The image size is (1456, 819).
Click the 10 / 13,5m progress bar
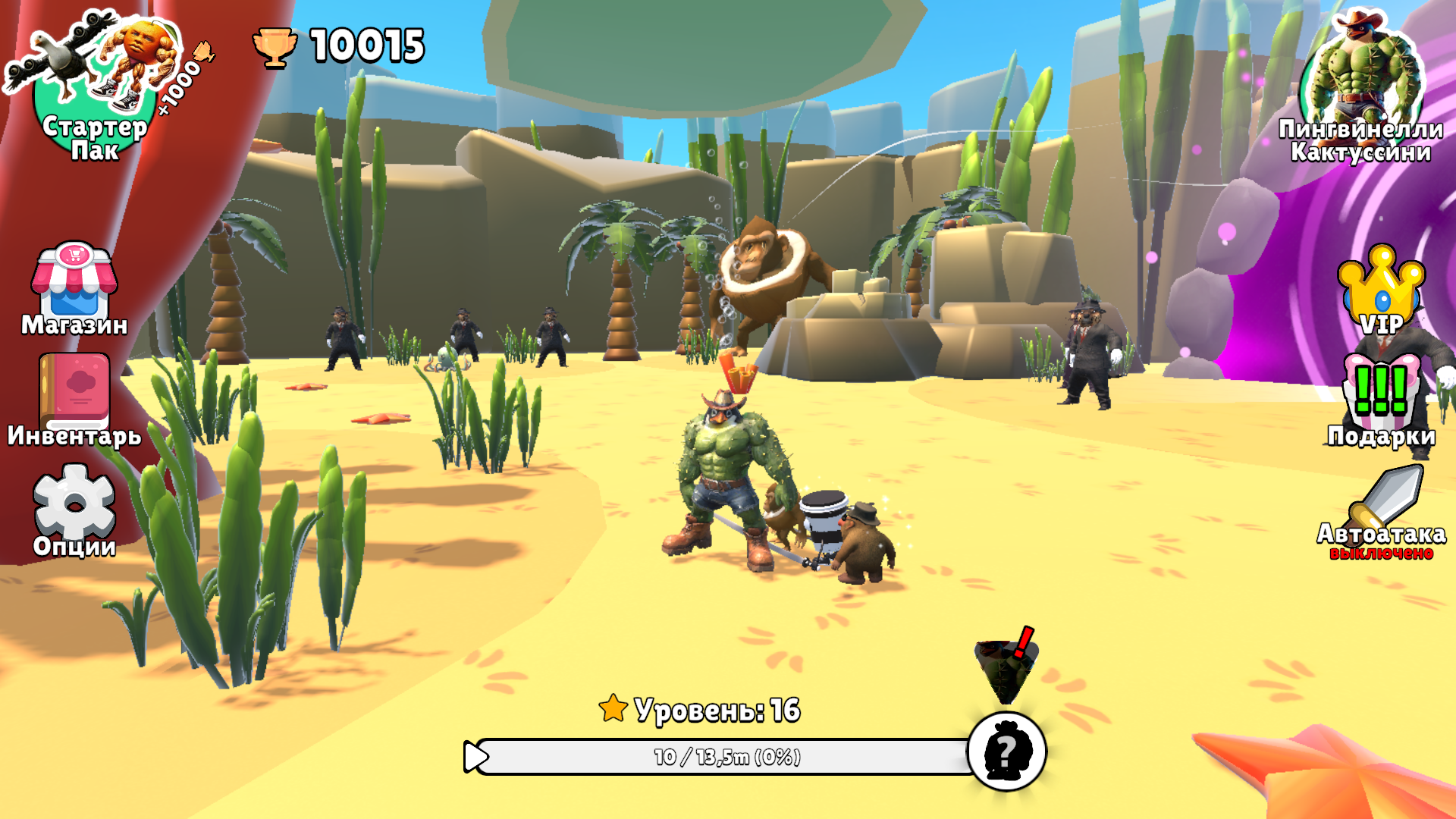pos(728,756)
